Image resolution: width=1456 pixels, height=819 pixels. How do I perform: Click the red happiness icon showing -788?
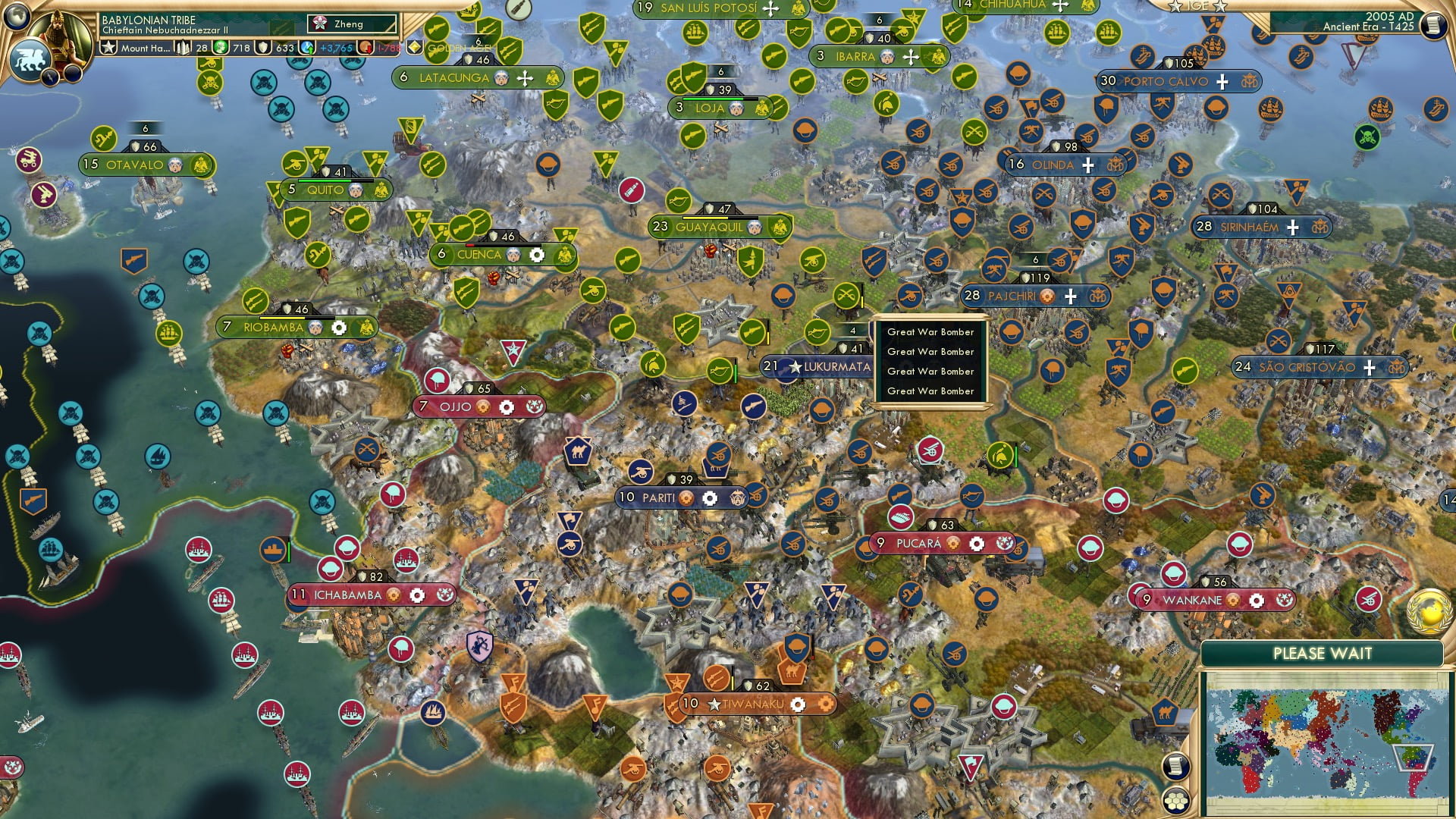[x=364, y=49]
